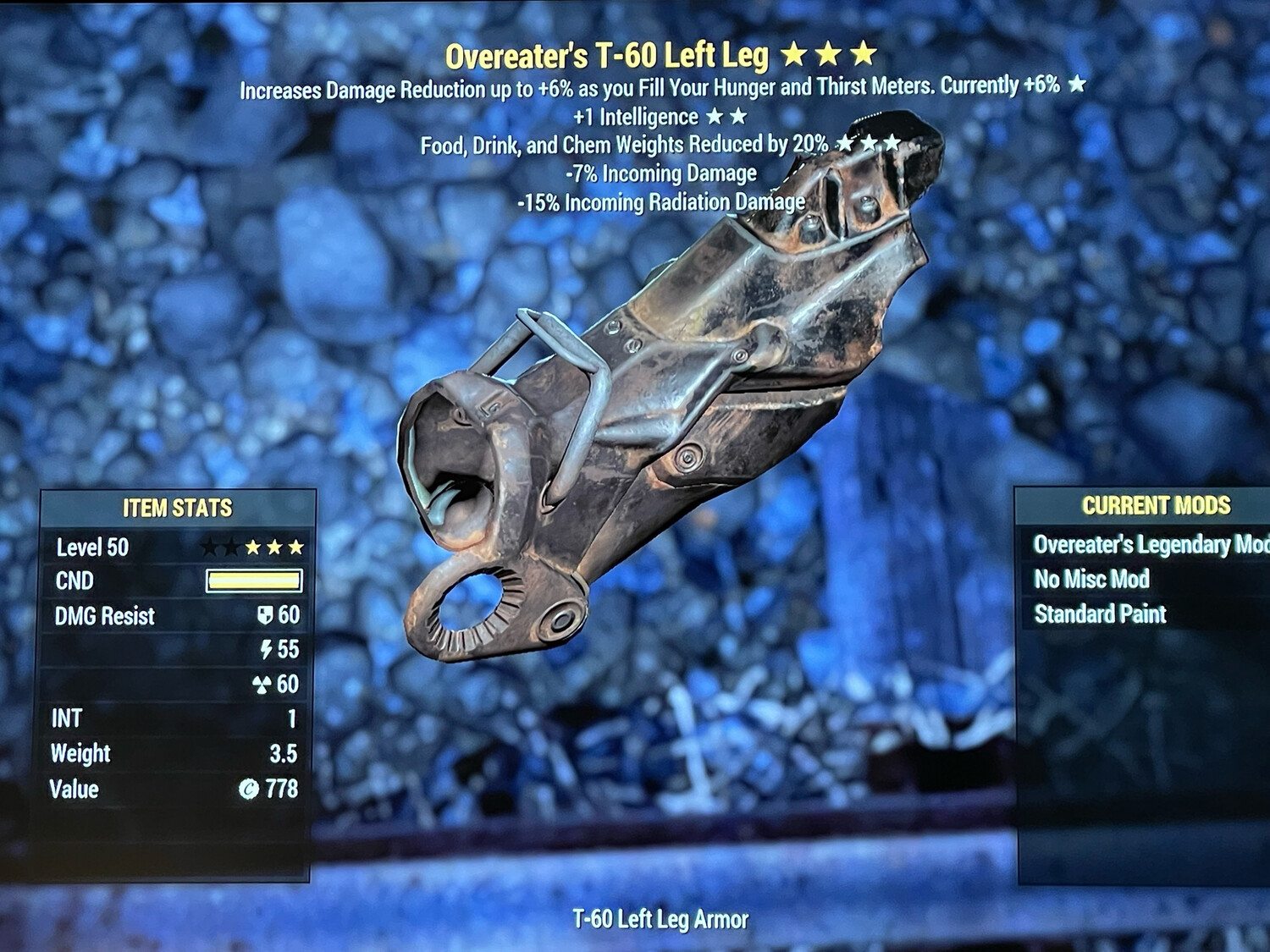Select the Overeater's Legendary Mod entry
This screenshot has height=952, width=1270.
click(x=1150, y=544)
